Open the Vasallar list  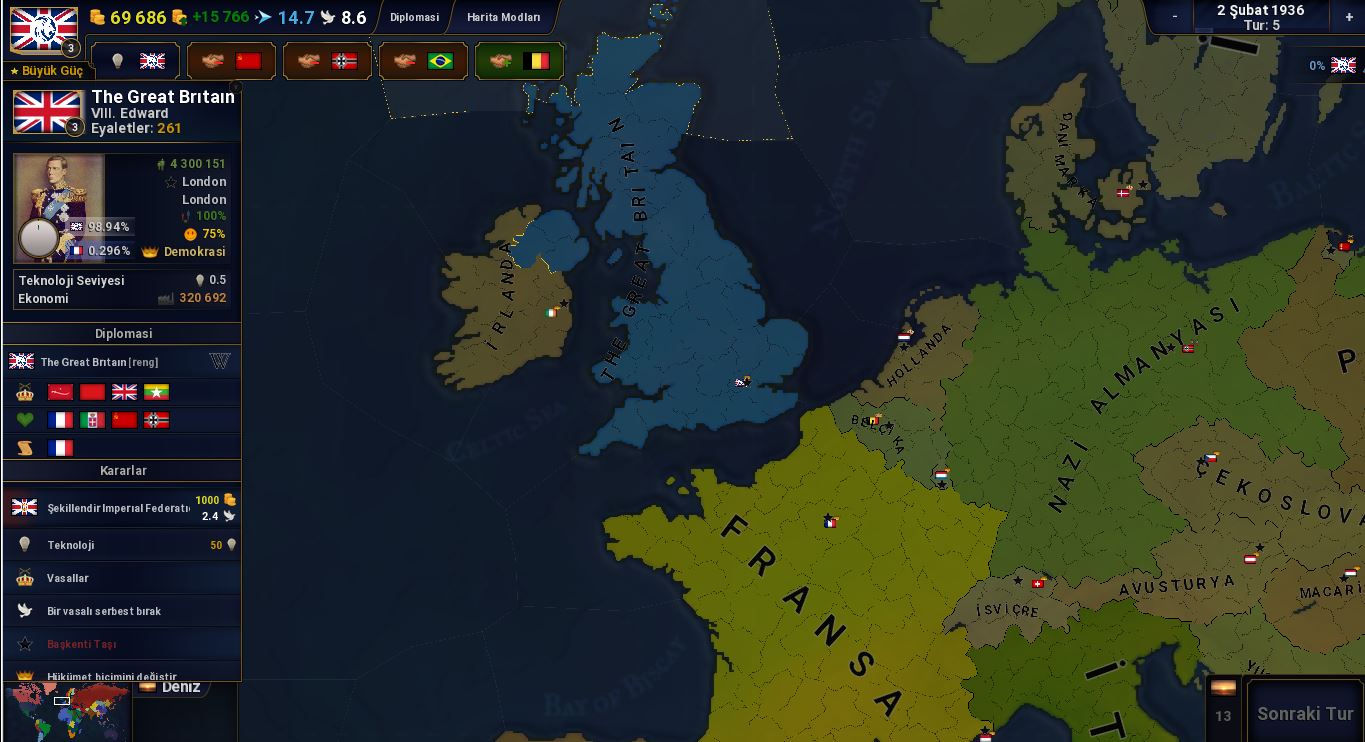[122, 578]
